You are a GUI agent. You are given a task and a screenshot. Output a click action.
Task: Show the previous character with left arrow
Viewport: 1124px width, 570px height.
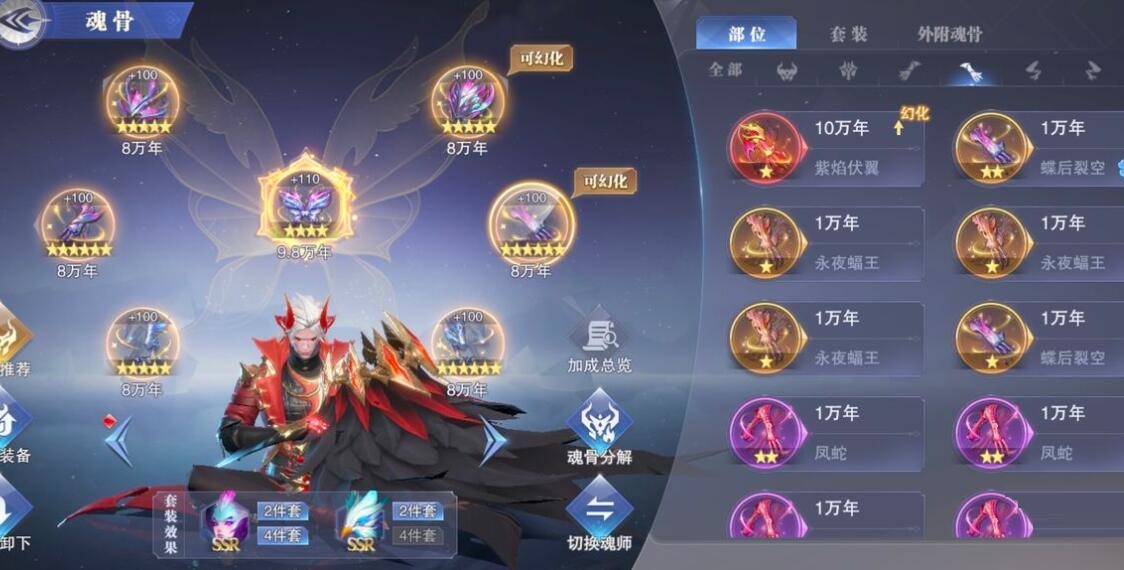point(119,441)
